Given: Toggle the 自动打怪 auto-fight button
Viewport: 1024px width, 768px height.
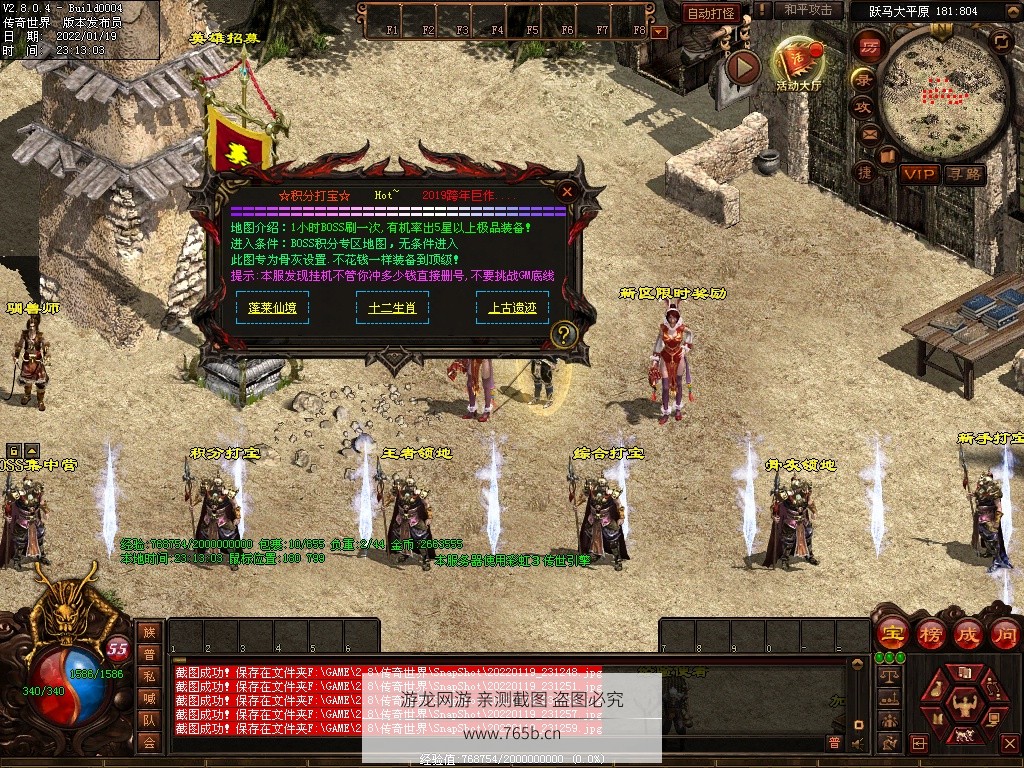Looking at the screenshot, I should (x=712, y=13).
